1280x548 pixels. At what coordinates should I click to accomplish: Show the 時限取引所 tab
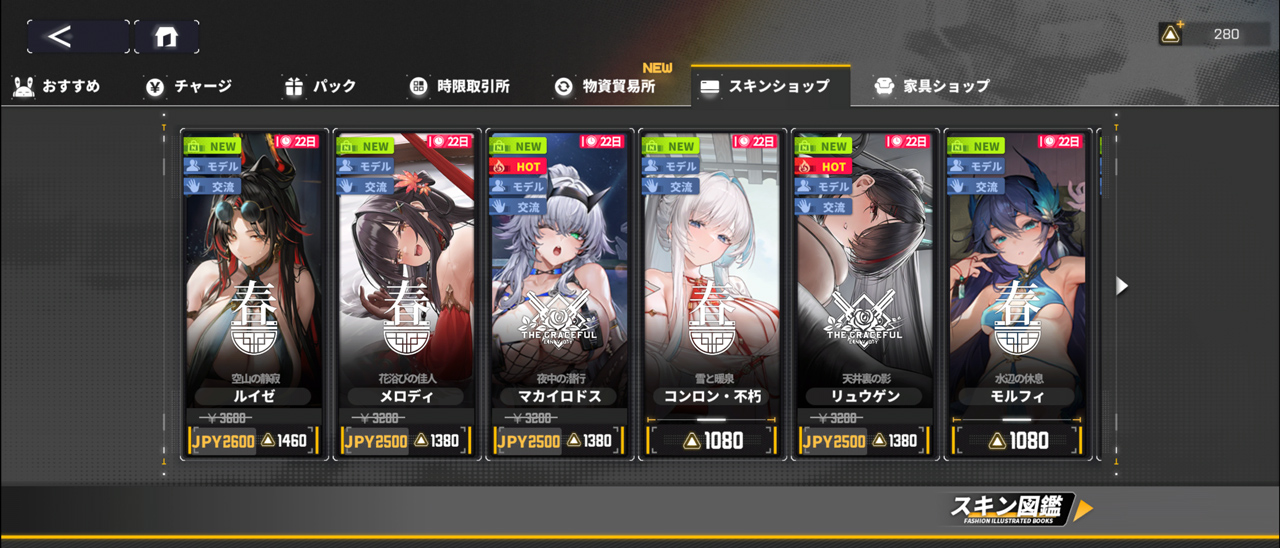coord(460,87)
